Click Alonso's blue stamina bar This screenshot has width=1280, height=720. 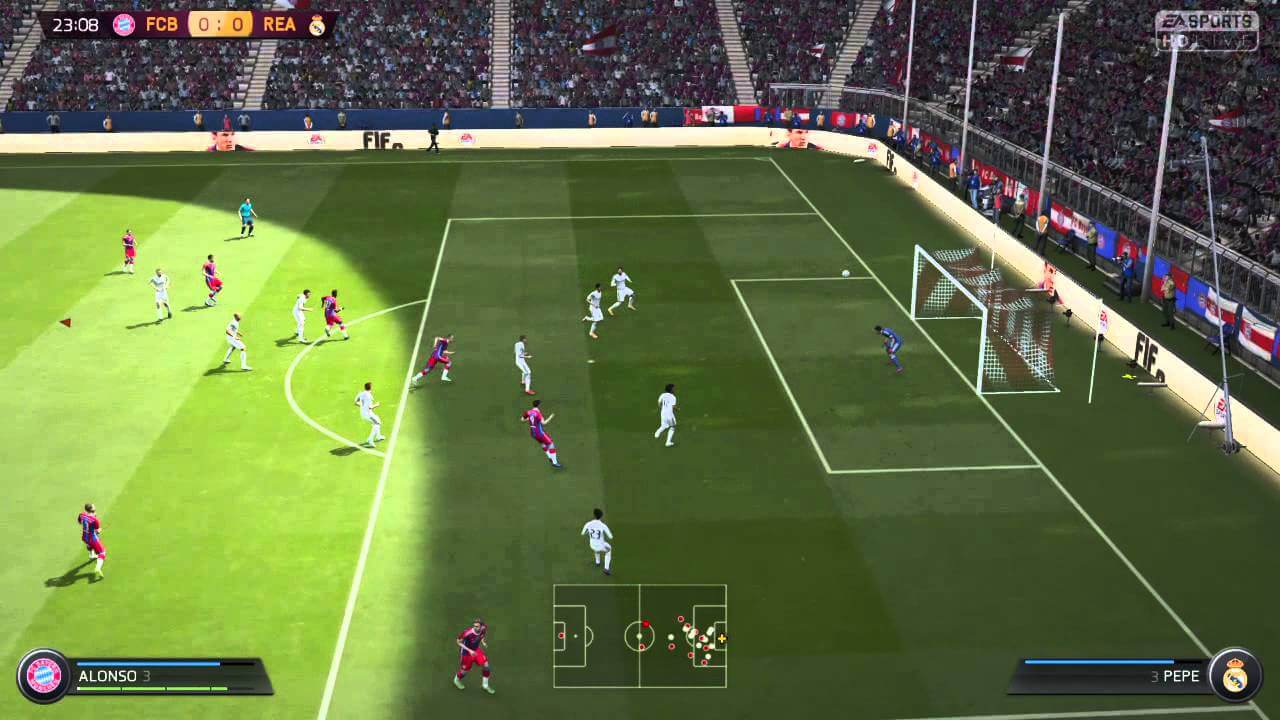(x=148, y=664)
